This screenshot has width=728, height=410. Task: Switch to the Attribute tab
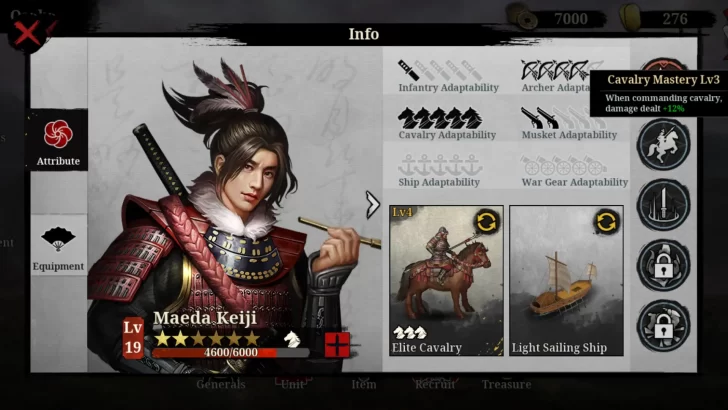click(58, 141)
